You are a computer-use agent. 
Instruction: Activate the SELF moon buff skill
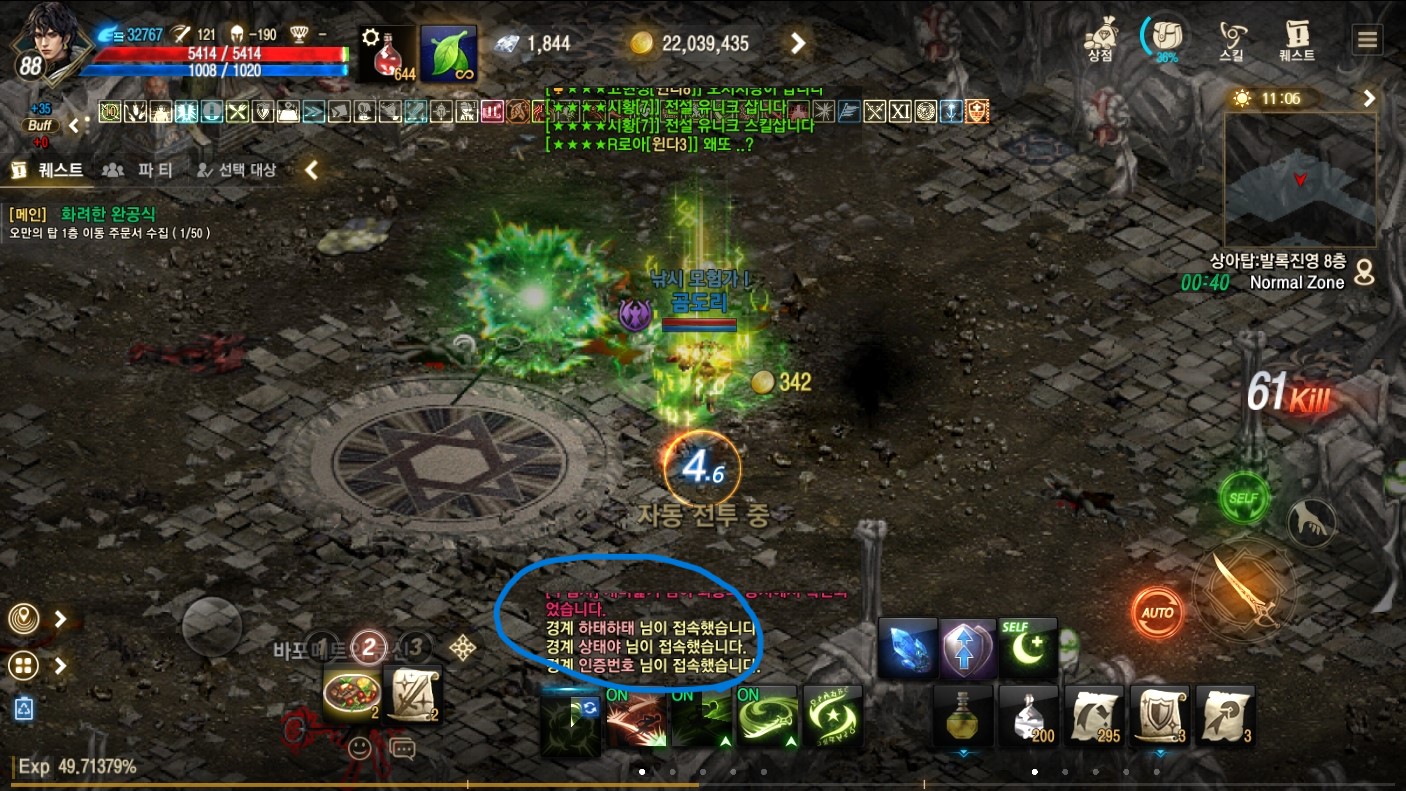1027,648
